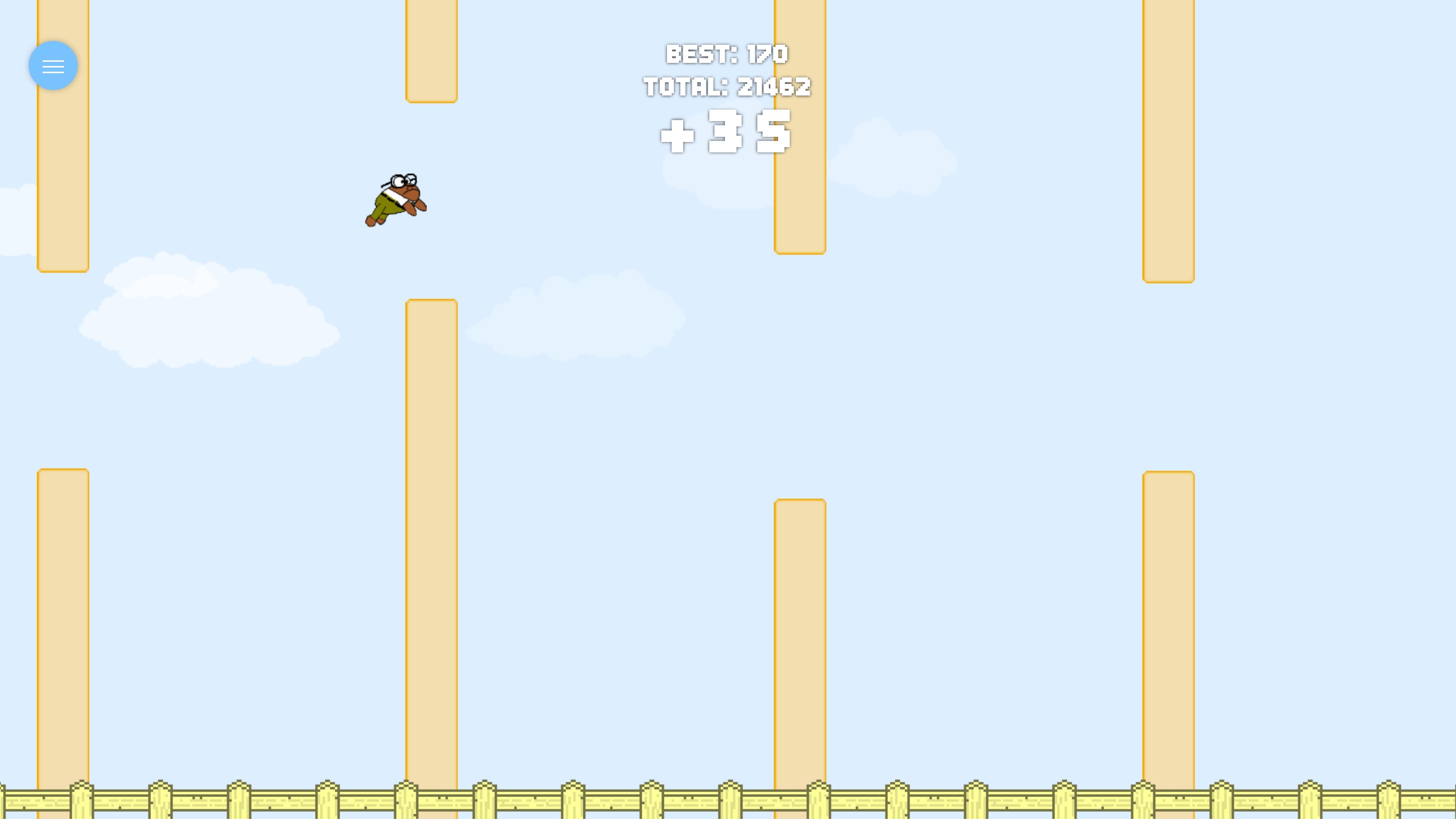Image resolution: width=1456 pixels, height=819 pixels.
Task: Open the blue hamburger menu
Action: click(53, 65)
